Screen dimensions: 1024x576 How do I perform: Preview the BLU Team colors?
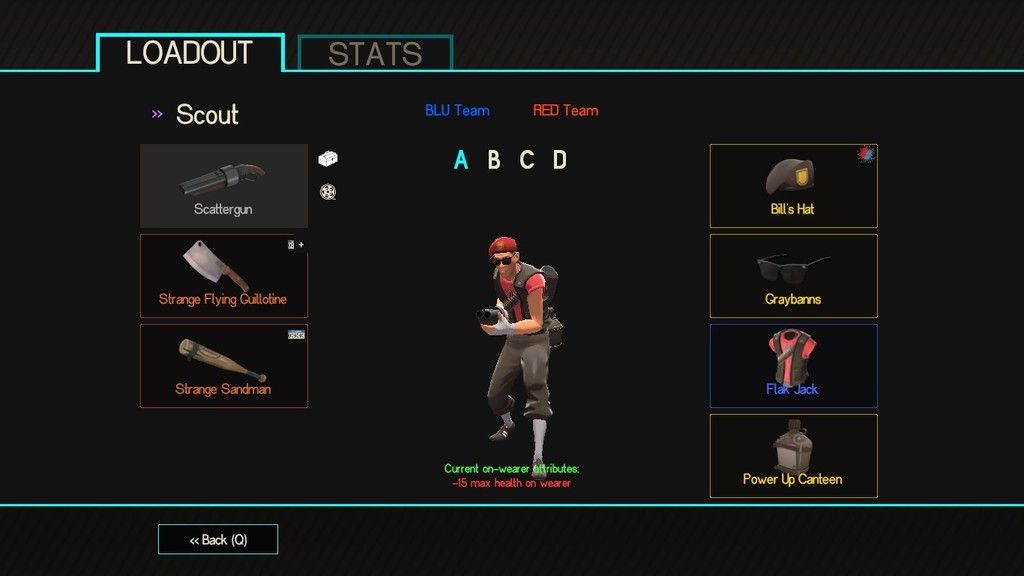coord(457,111)
